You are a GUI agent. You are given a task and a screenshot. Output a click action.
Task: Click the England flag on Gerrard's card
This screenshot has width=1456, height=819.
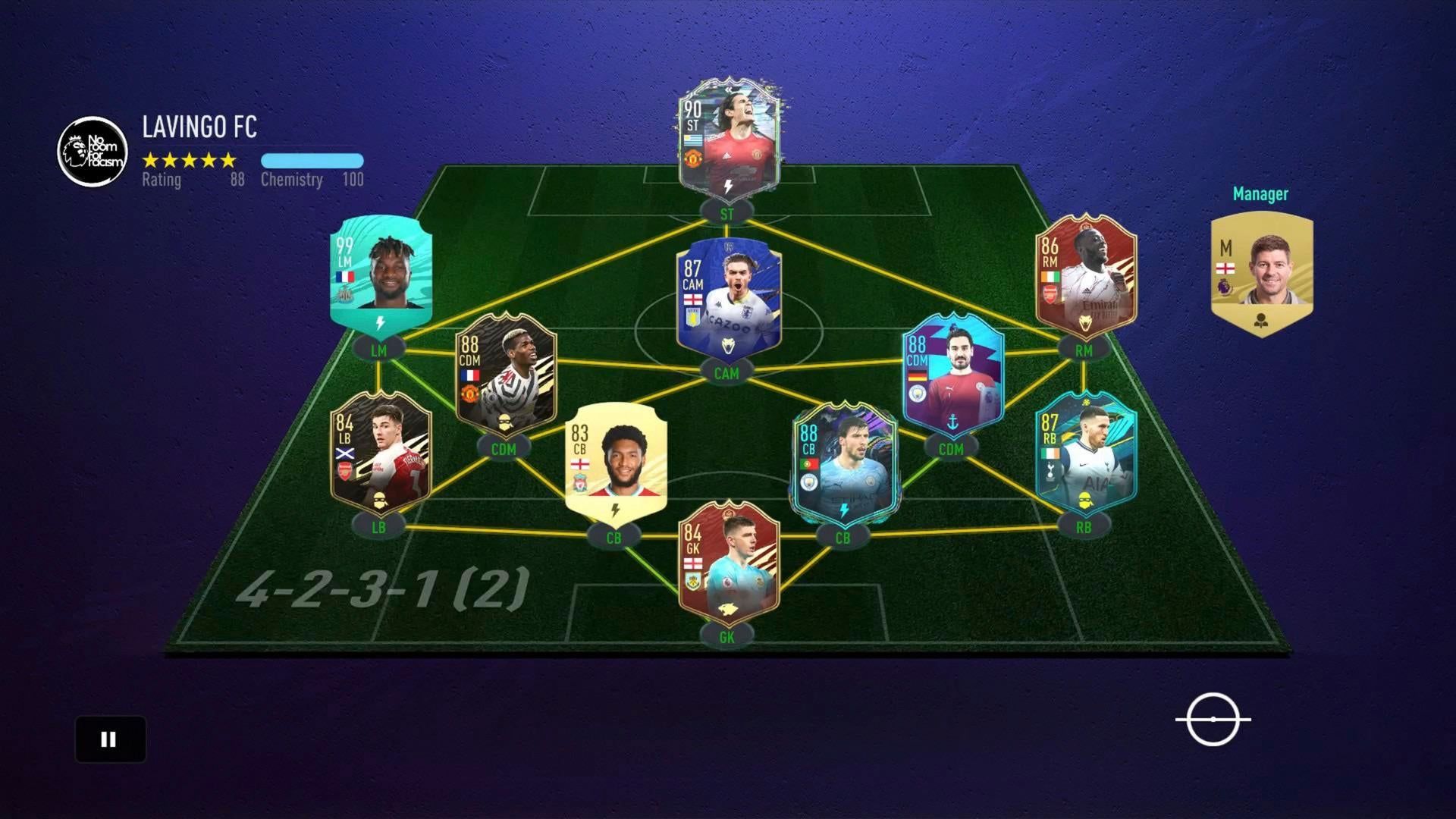click(x=1226, y=268)
